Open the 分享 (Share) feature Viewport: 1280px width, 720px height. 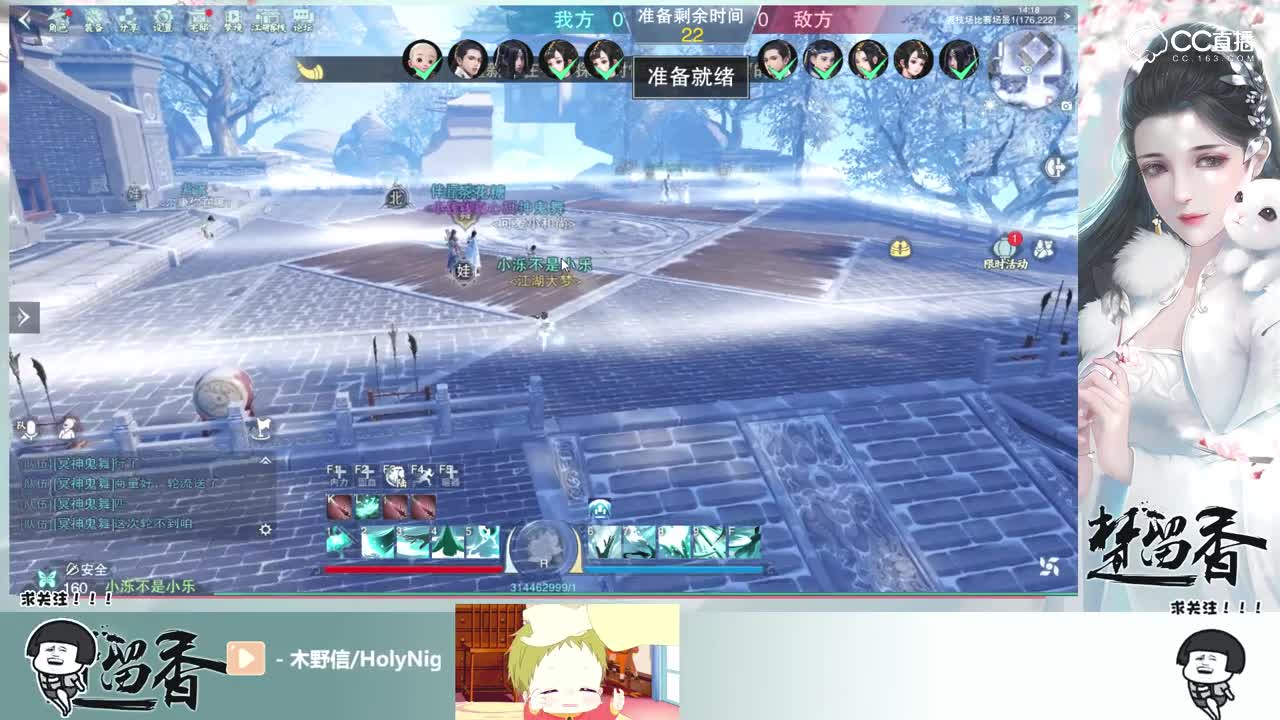point(130,20)
